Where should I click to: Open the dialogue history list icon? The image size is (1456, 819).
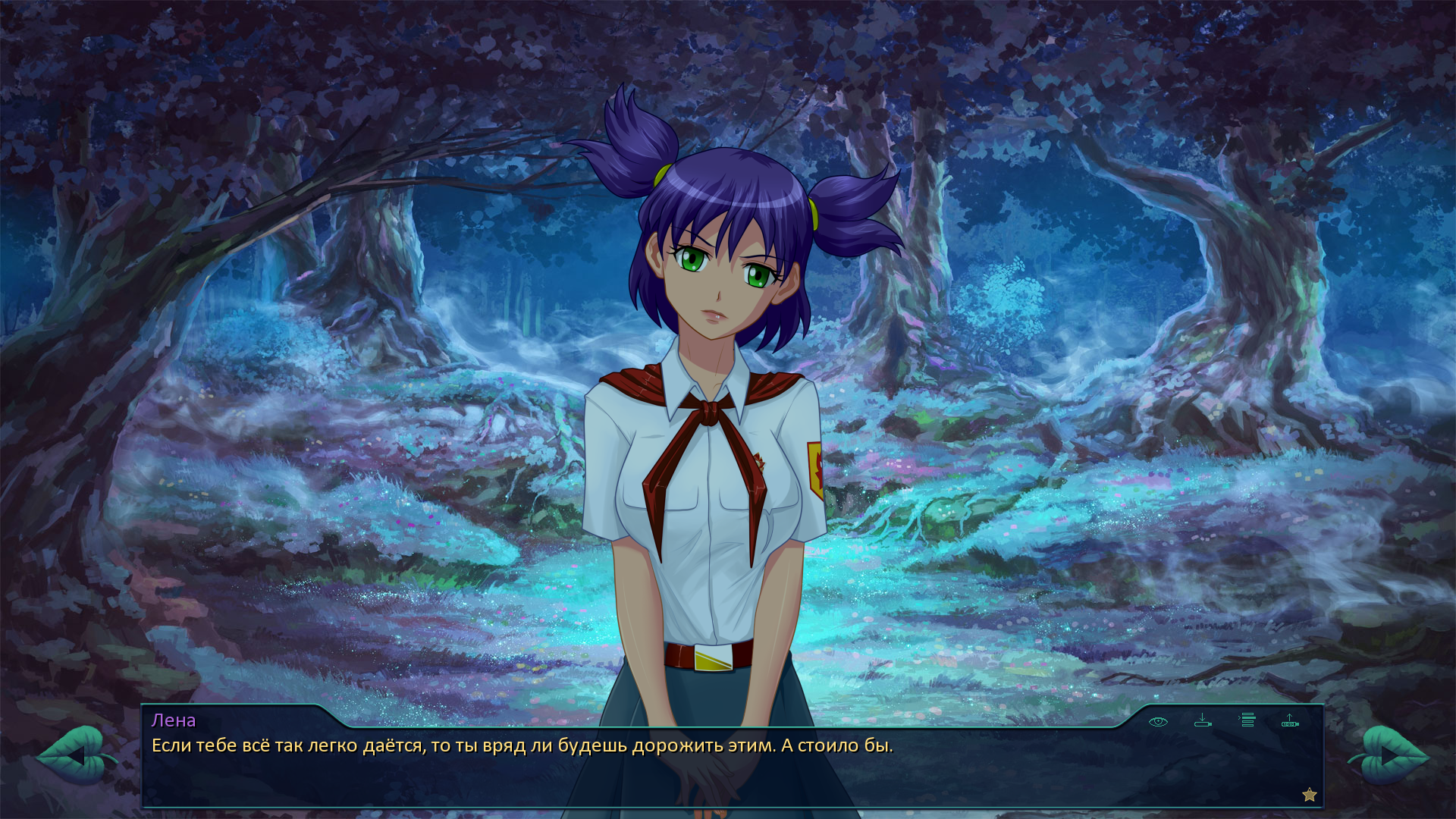pos(1247,720)
